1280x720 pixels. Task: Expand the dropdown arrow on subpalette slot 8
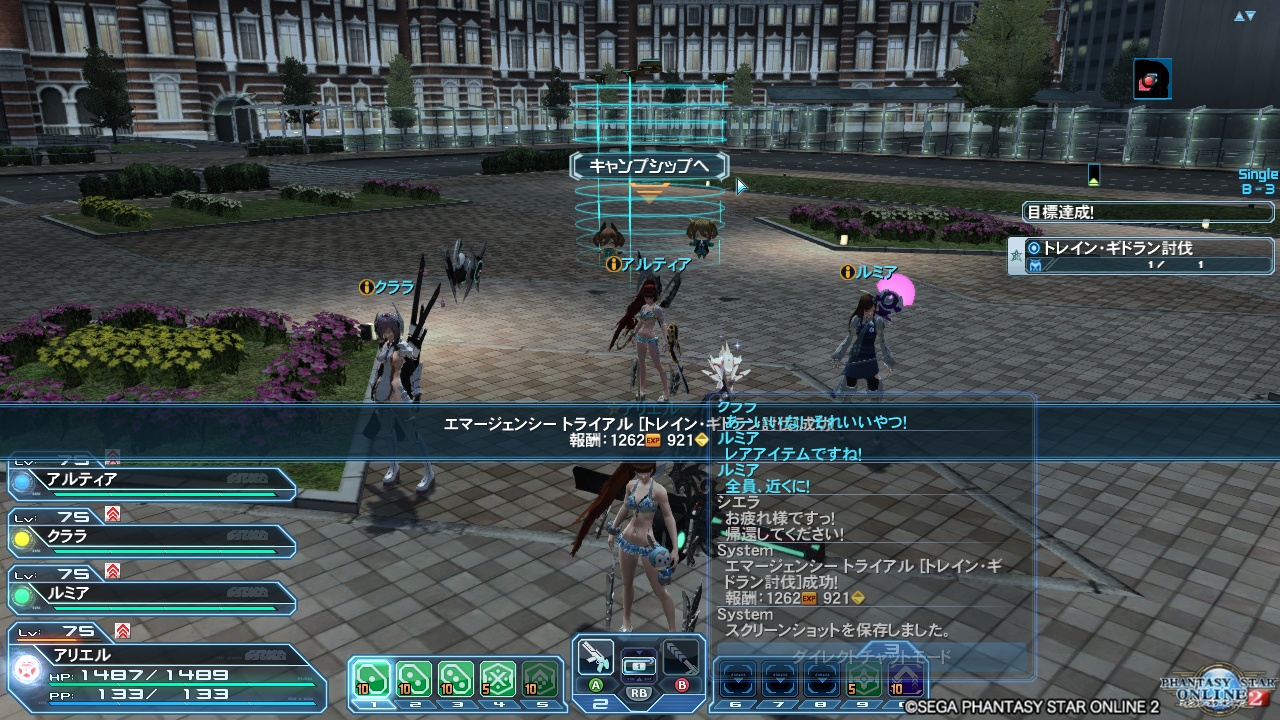822,680
